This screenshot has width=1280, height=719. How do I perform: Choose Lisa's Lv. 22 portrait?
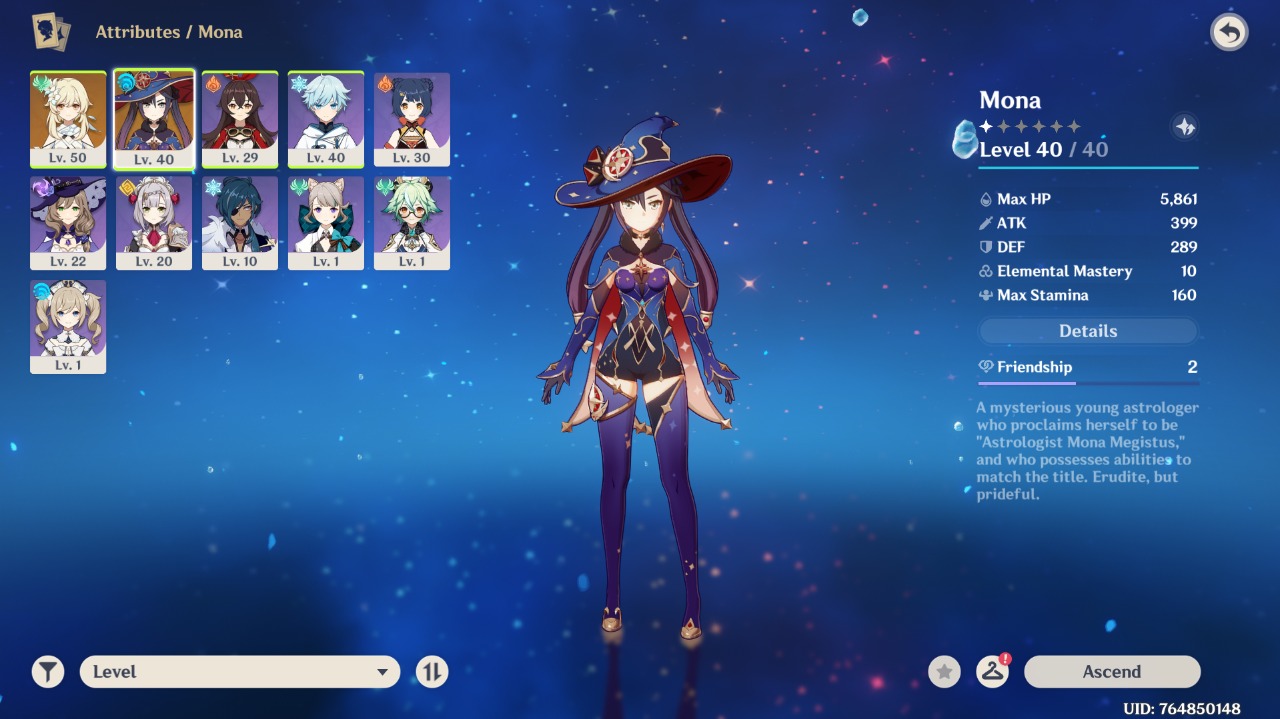point(68,223)
